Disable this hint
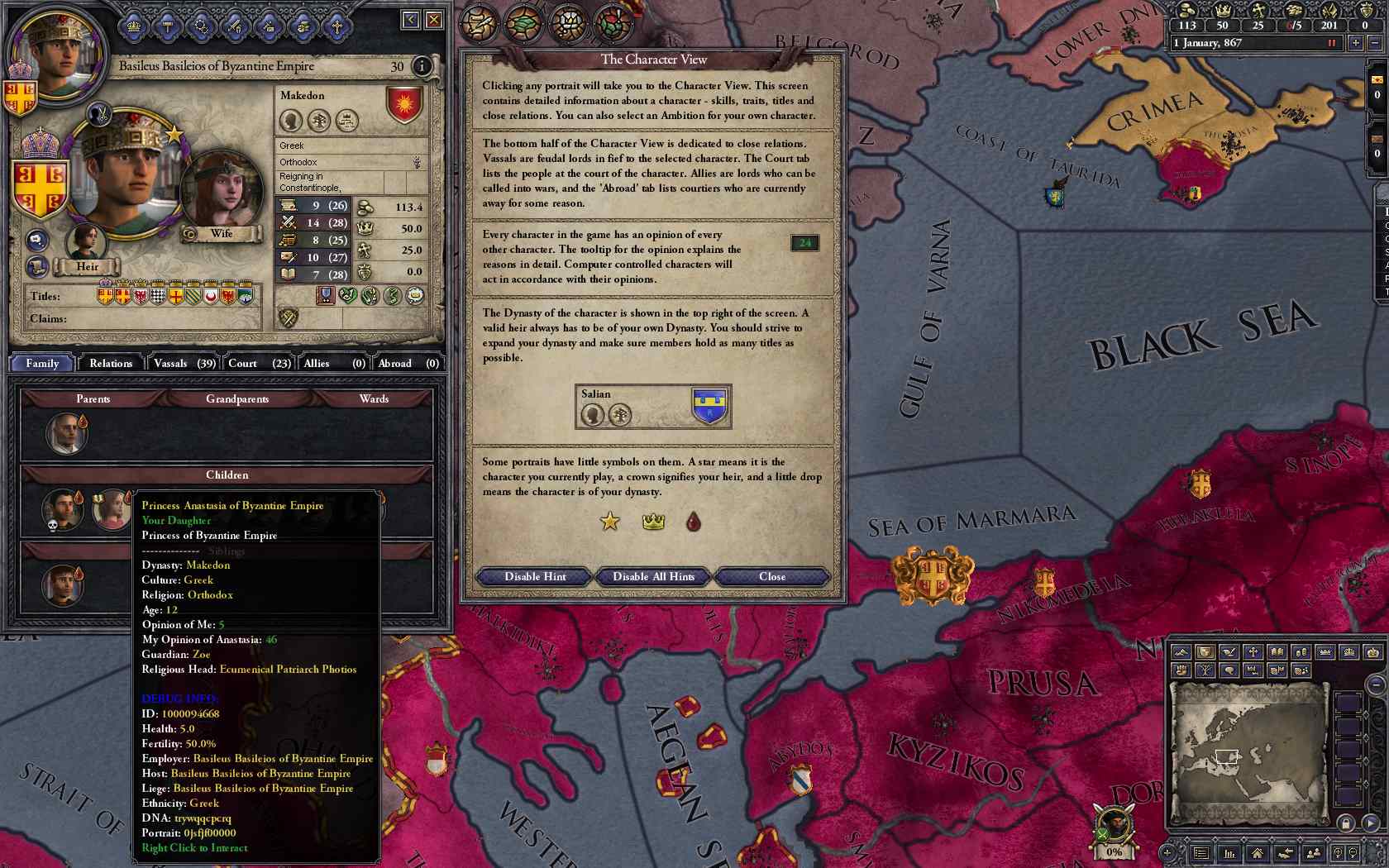The height and width of the screenshot is (868, 1389). point(535,576)
